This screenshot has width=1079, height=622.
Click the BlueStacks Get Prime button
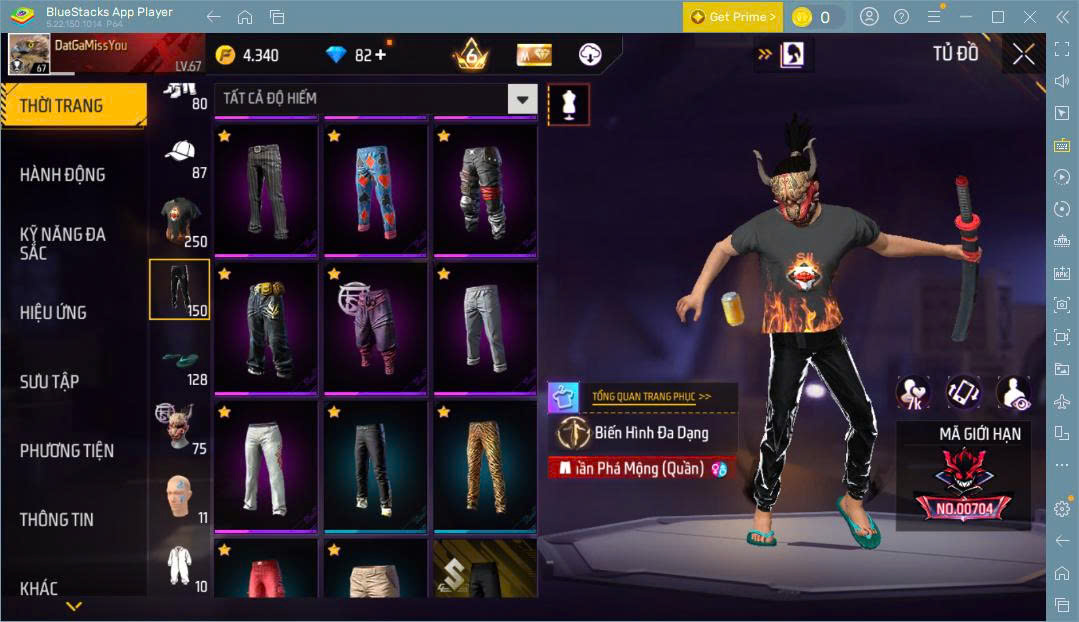(733, 17)
